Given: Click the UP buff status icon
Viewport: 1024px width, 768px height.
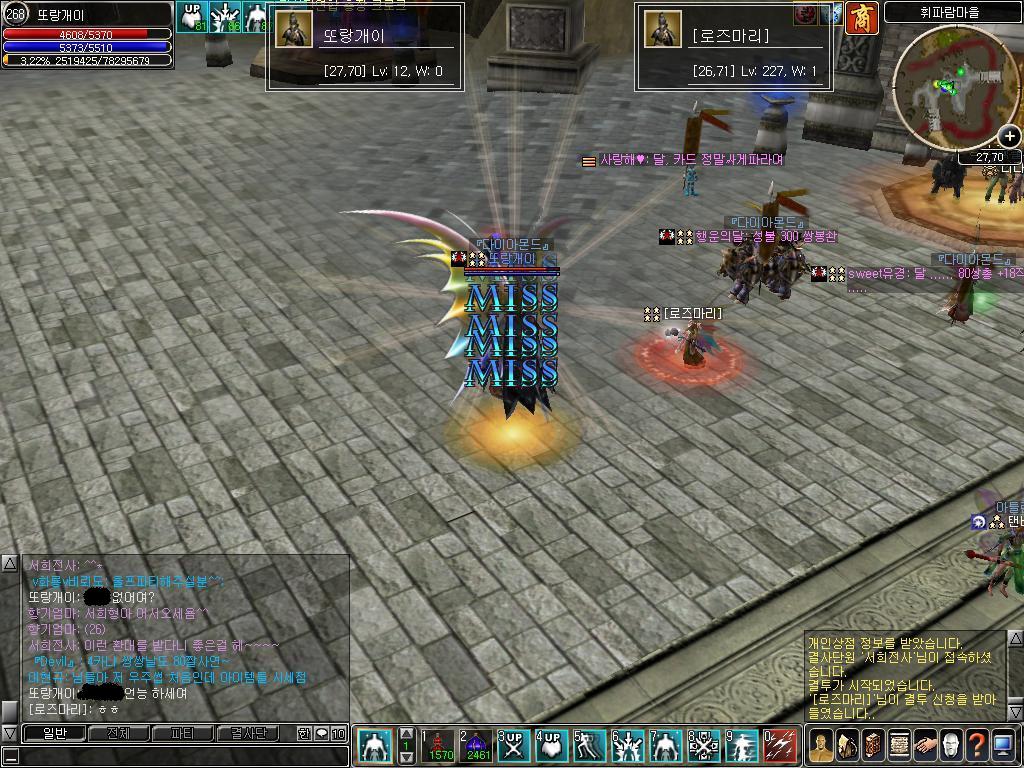Looking at the screenshot, I should pos(192,17).
